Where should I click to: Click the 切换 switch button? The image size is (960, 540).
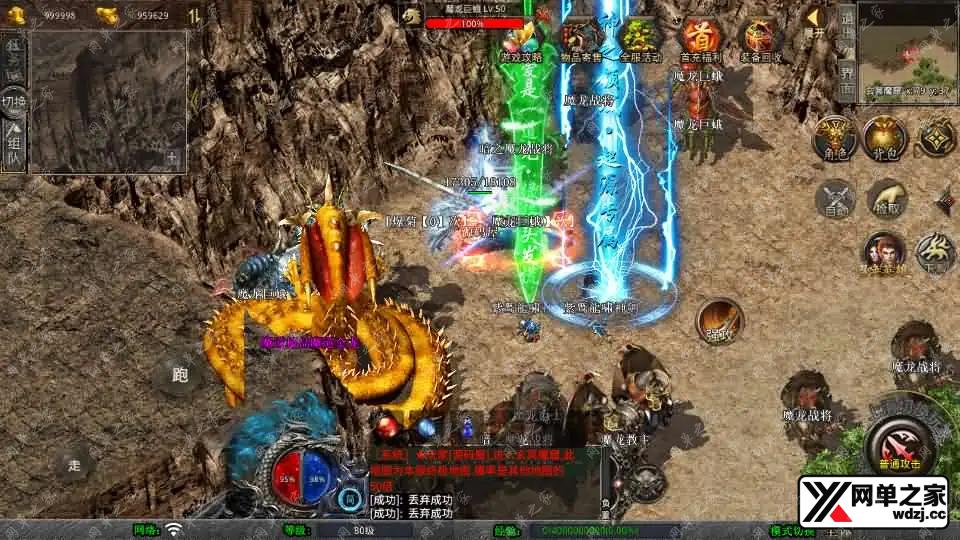(x=13, y=101)
